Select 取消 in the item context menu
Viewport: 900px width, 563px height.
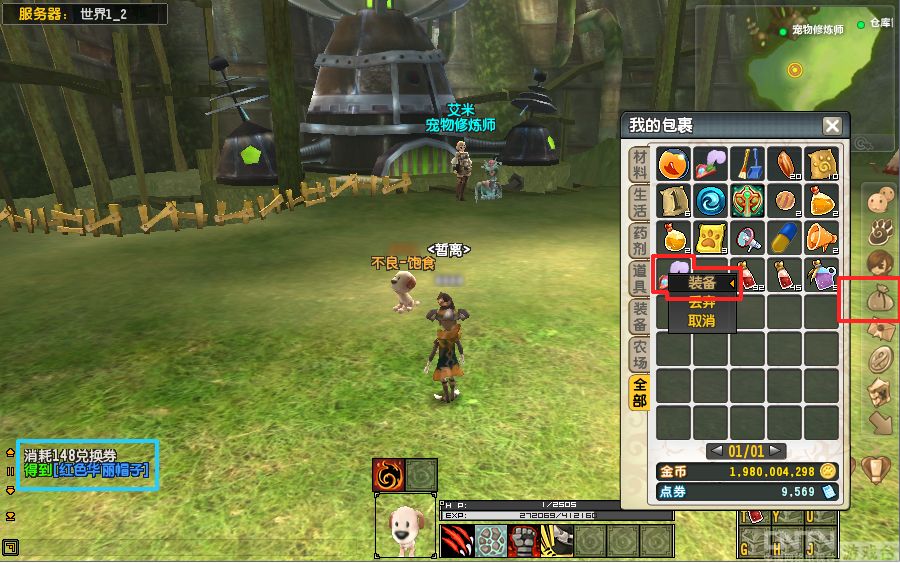tap(702, 321)
